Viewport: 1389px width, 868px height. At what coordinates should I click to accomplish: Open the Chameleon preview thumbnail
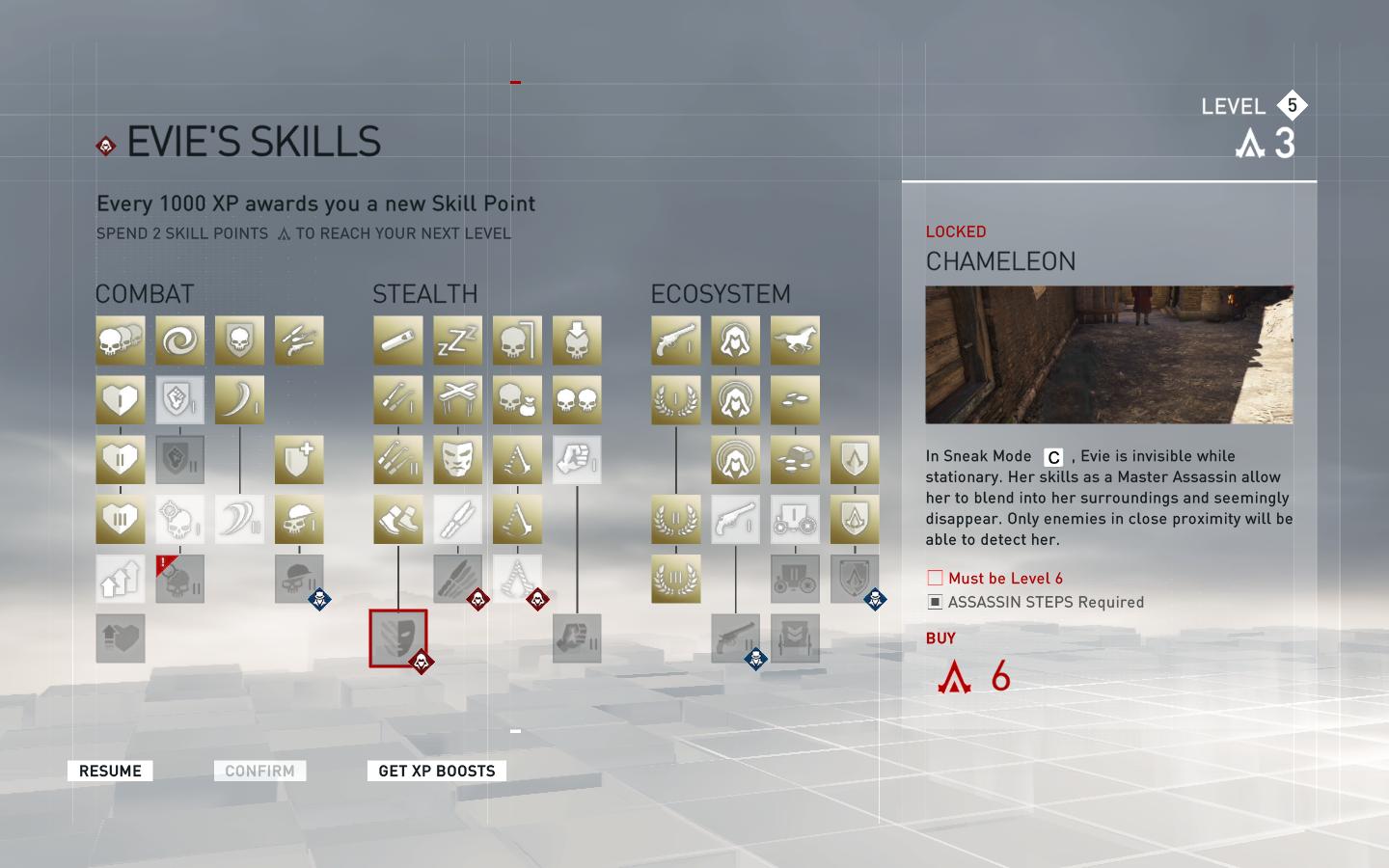(x=1109, y=355)
